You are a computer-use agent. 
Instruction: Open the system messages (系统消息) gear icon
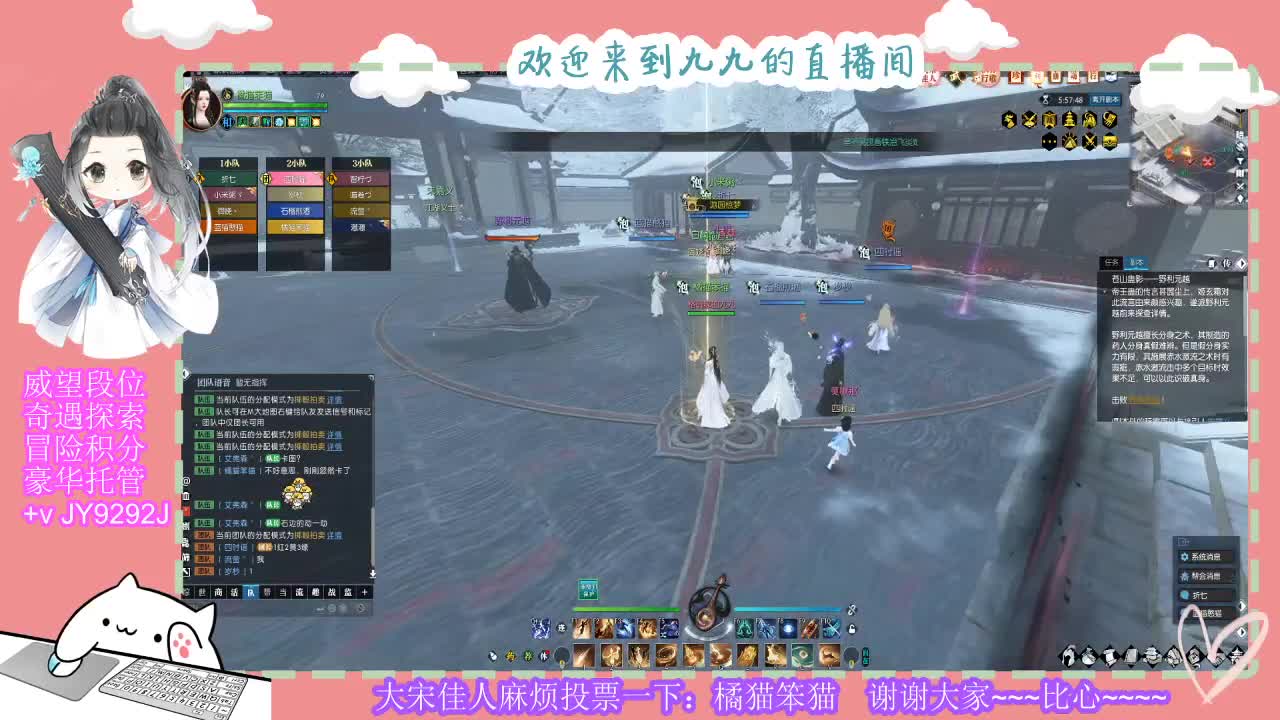[x=1185, y=557]
